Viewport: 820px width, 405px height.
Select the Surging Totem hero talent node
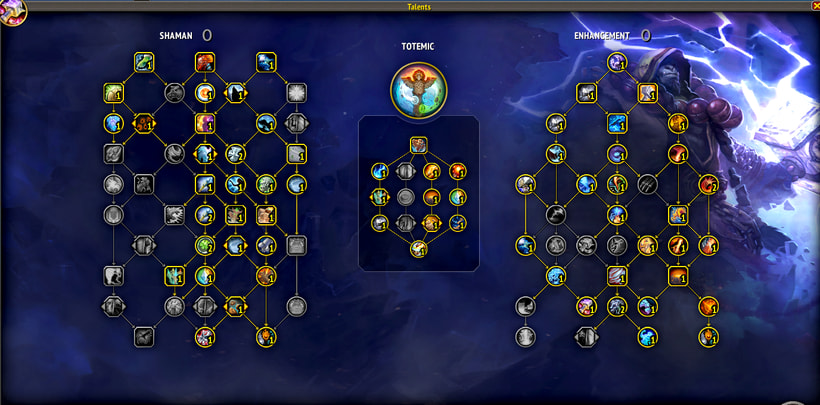[419, 145]
